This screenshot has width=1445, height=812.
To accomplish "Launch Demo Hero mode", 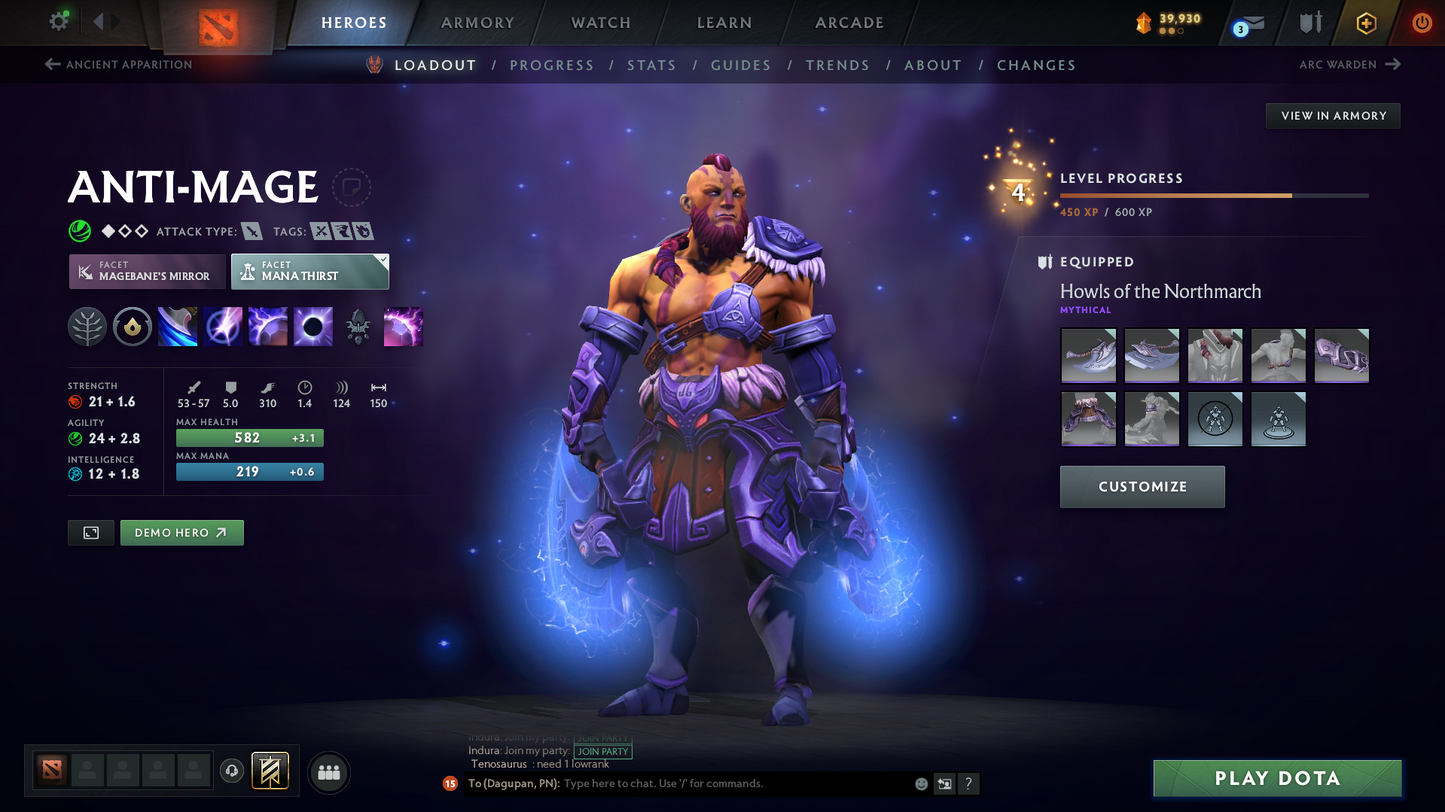I will click(181, 533).
